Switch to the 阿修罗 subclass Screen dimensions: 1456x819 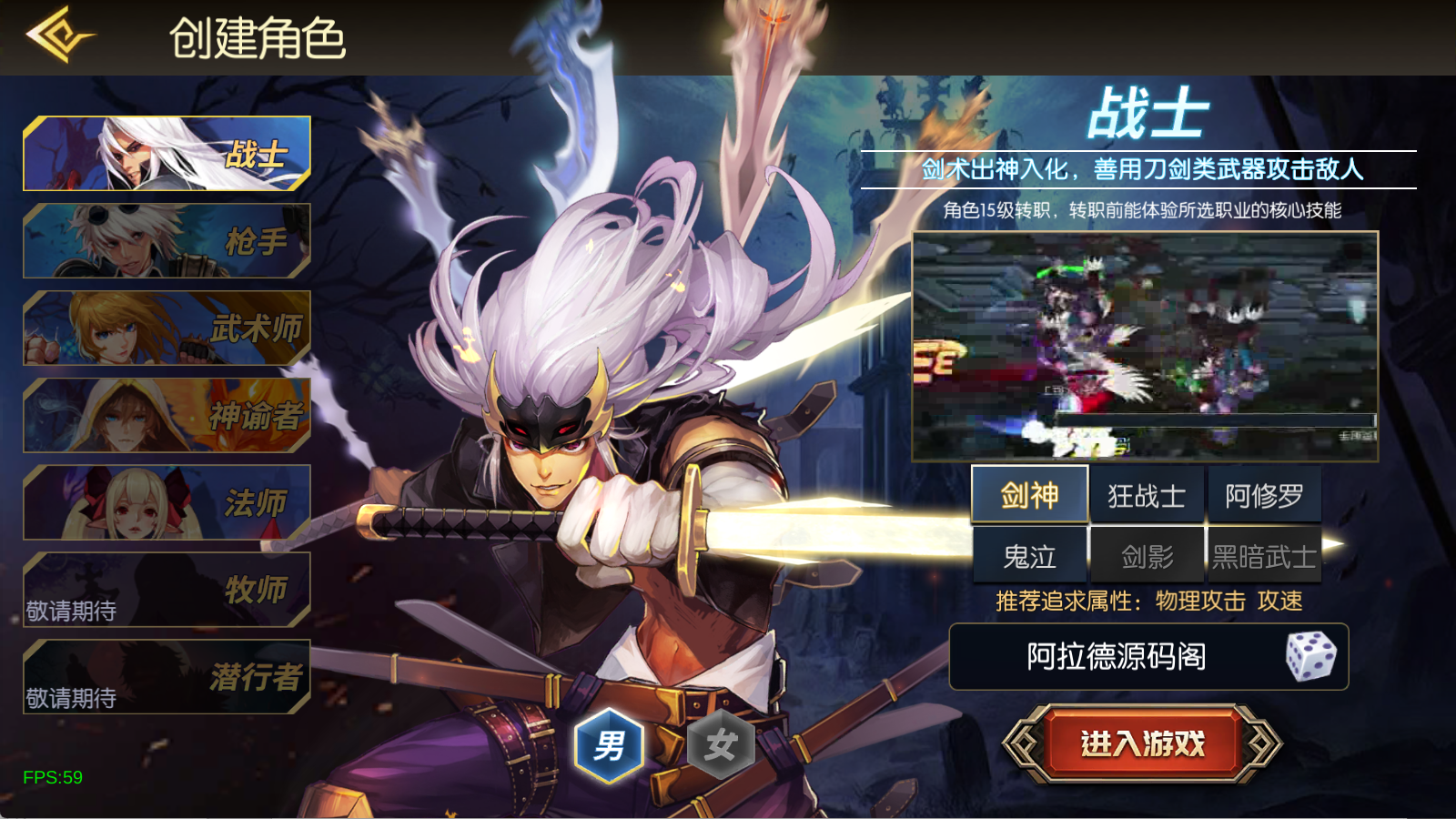pyautogui.click(x=1263, y=494)
